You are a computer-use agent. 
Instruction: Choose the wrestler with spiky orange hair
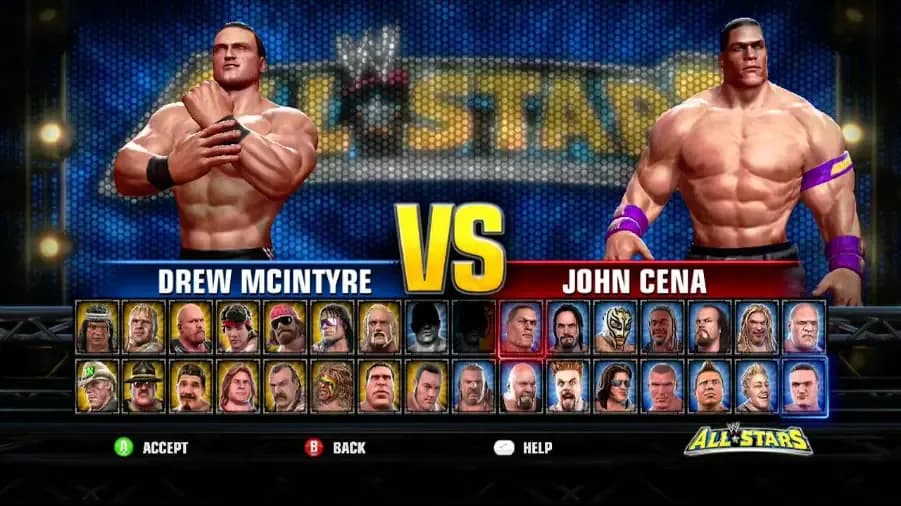point(568,386)
